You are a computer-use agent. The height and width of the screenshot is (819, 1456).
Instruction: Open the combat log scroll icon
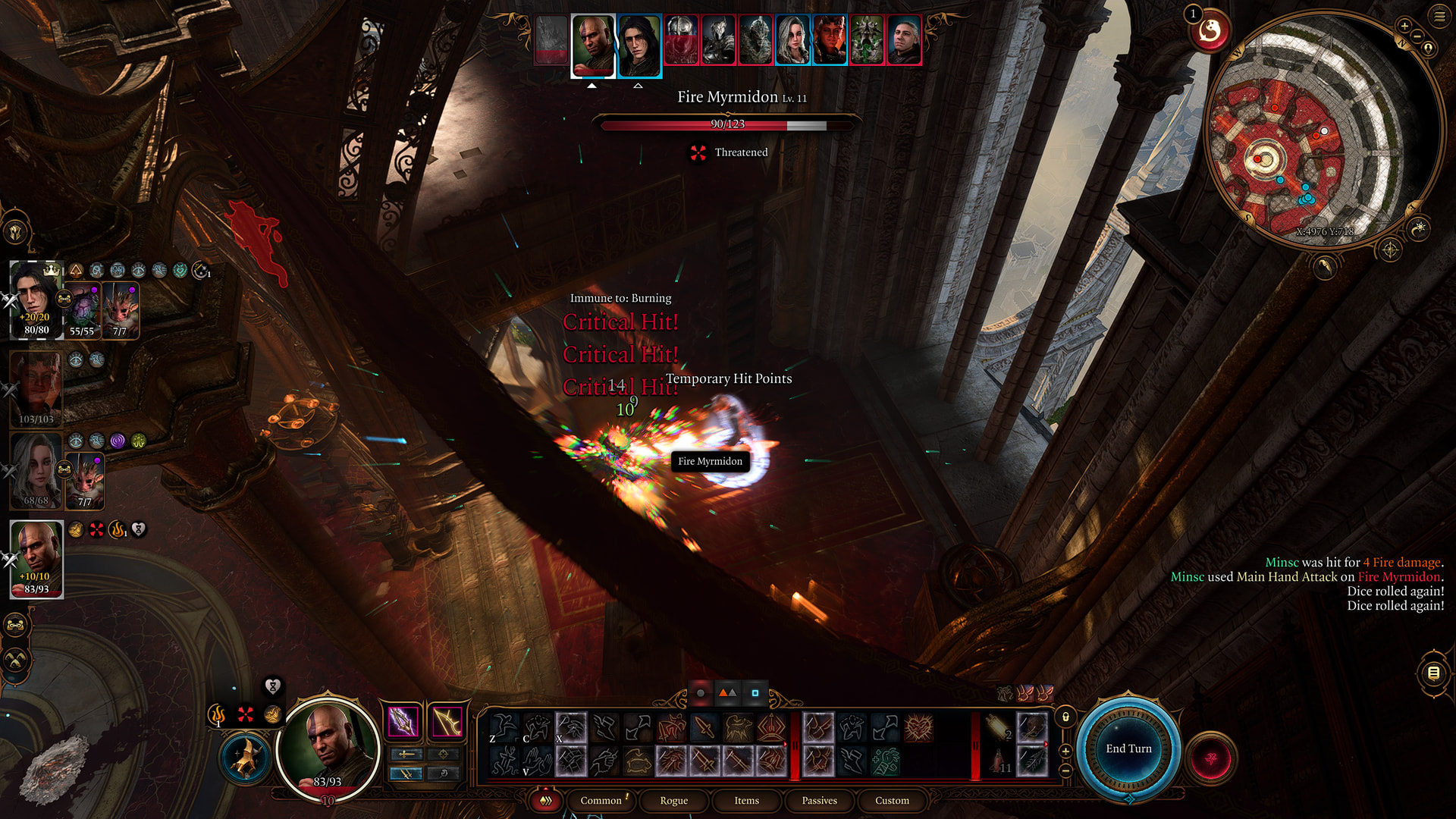1433,673
